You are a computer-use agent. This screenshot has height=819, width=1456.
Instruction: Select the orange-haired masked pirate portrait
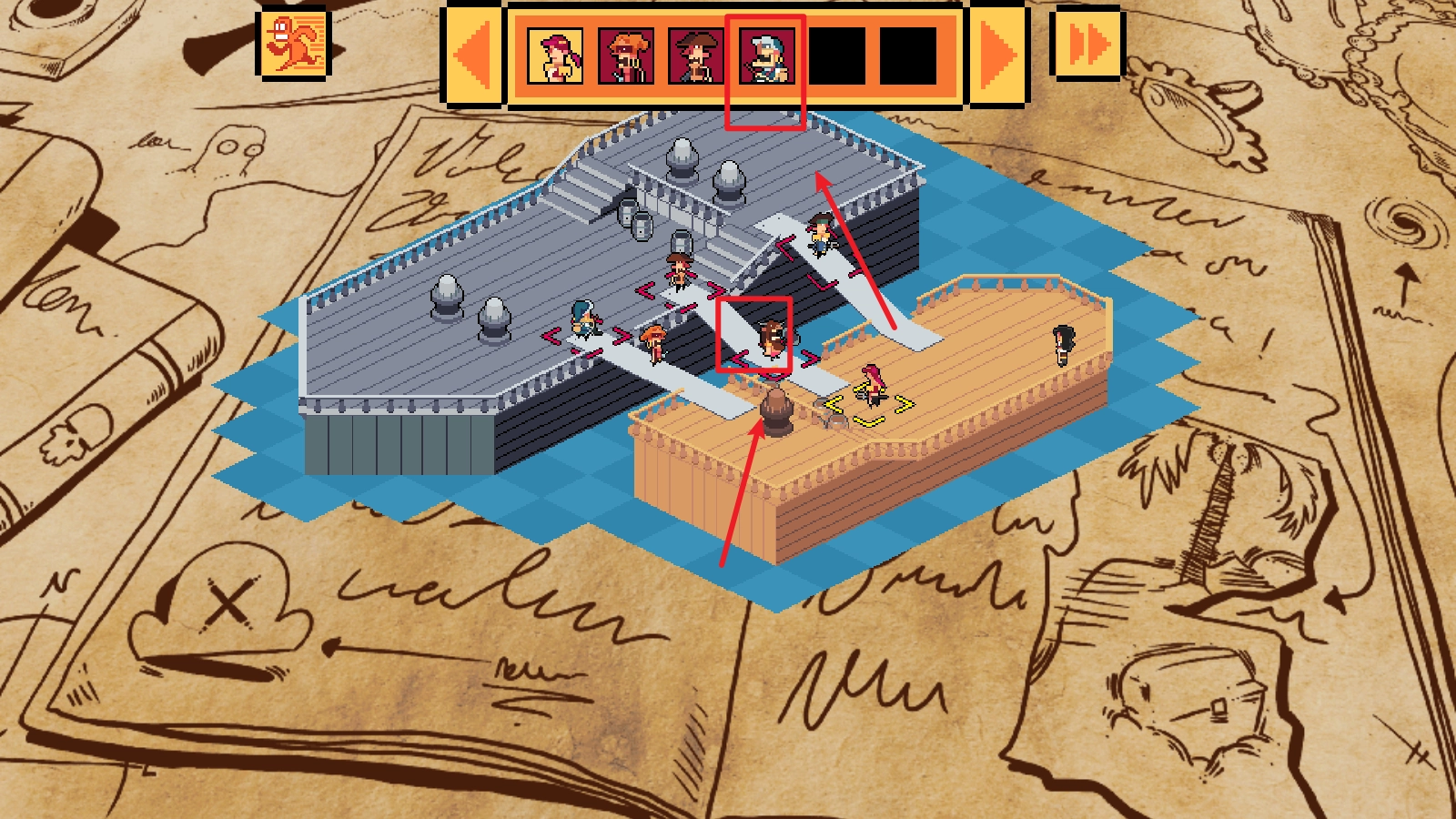[x=626, y=56]
